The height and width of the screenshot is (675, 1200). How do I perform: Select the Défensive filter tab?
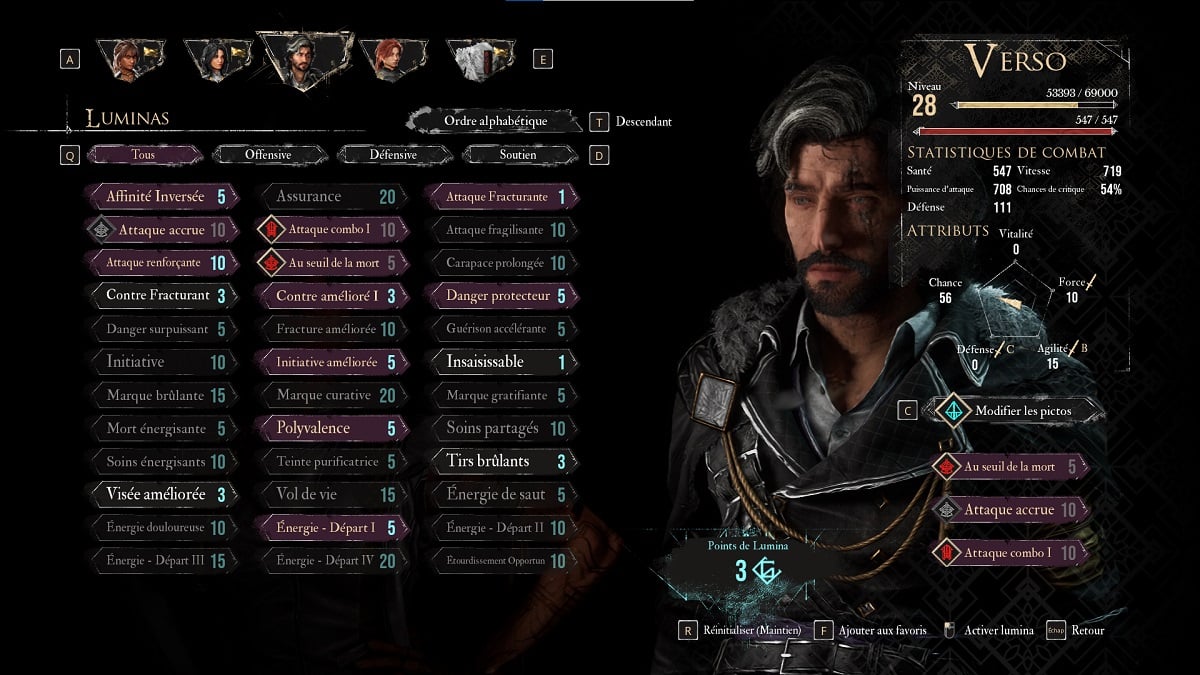click(393, 155)
